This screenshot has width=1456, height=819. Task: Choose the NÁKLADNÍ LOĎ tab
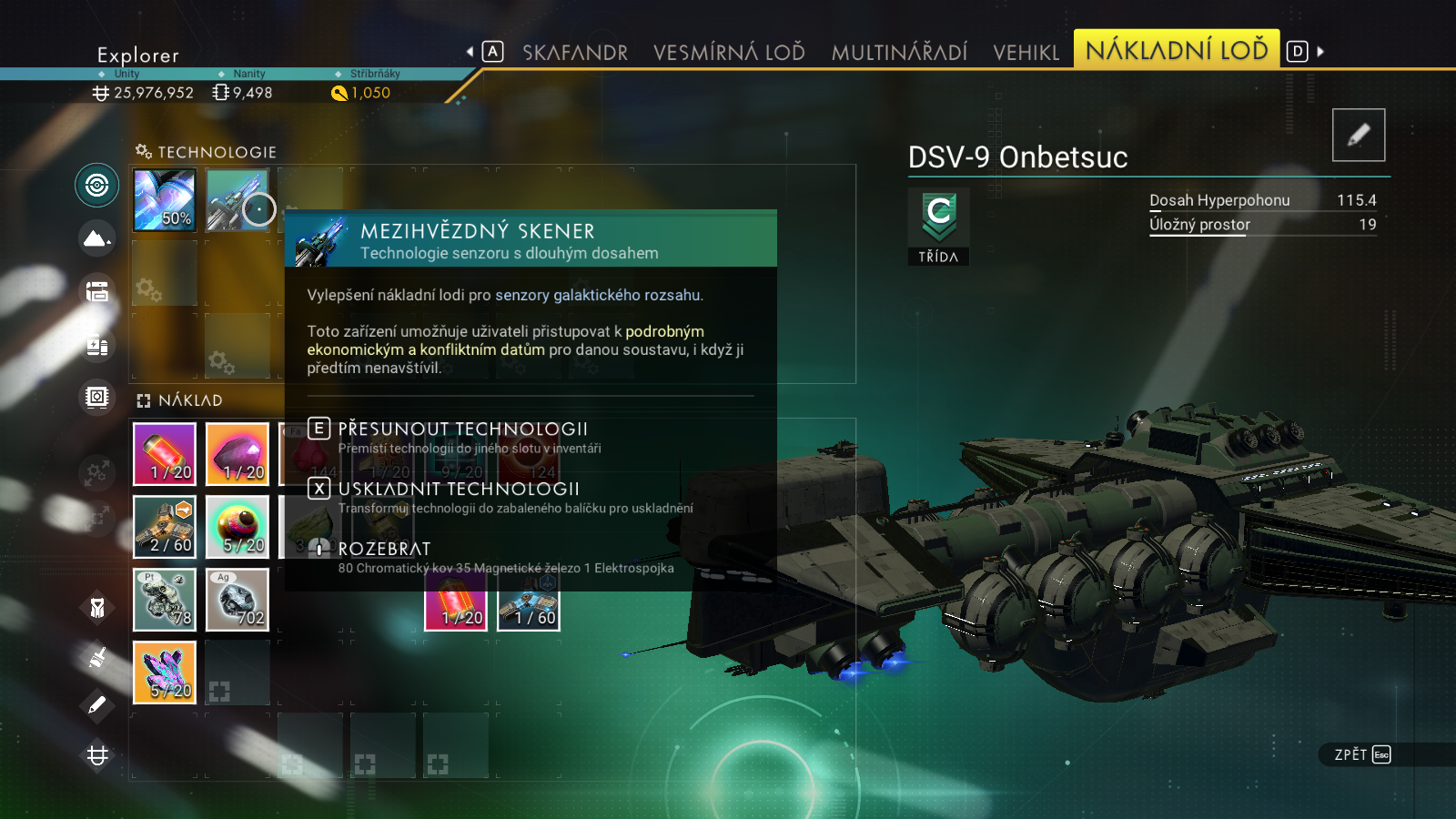tap(1177, 50)
